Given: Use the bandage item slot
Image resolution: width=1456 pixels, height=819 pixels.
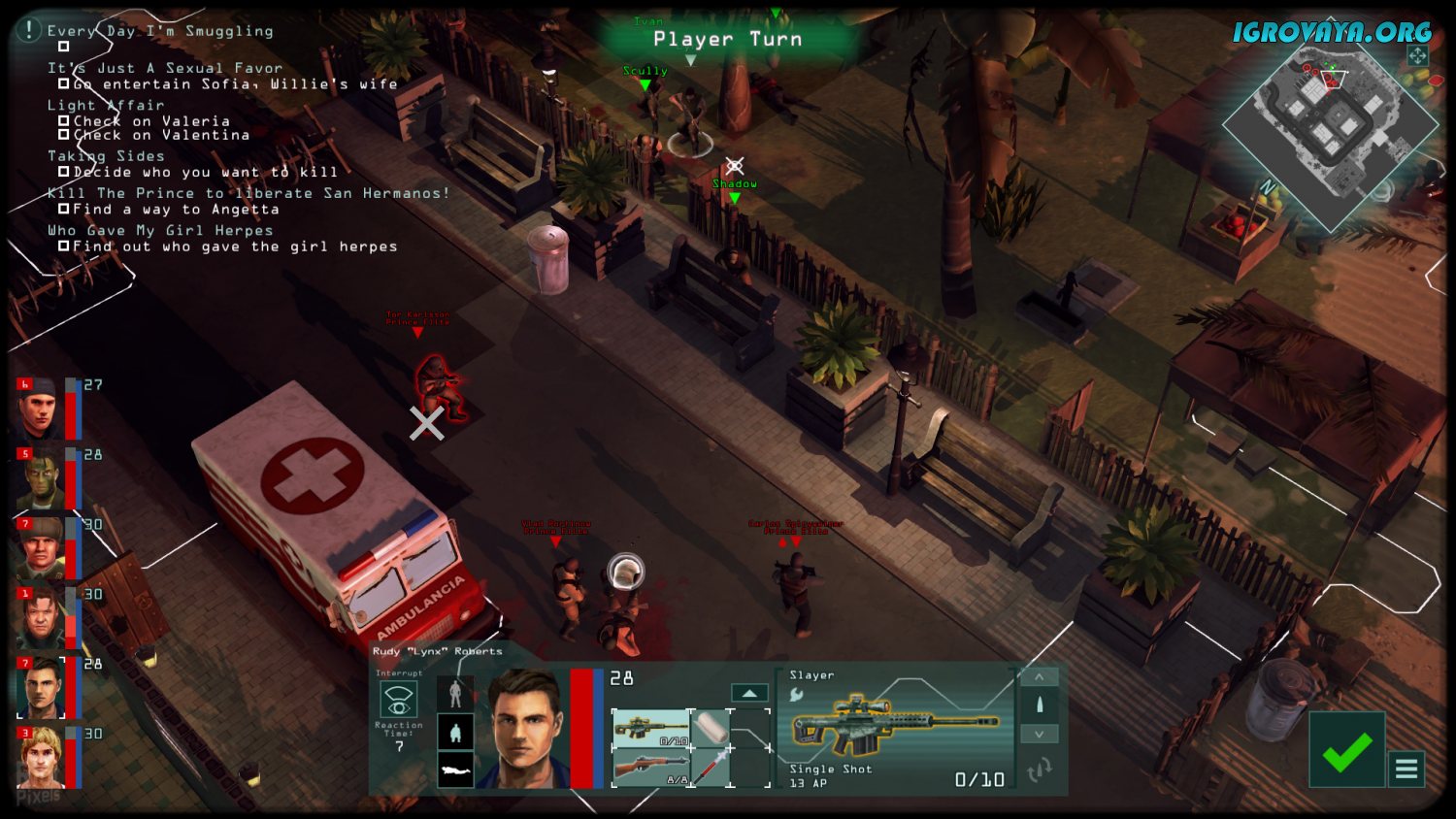Looking at the screenshot, I should click(x=711, y=729).
